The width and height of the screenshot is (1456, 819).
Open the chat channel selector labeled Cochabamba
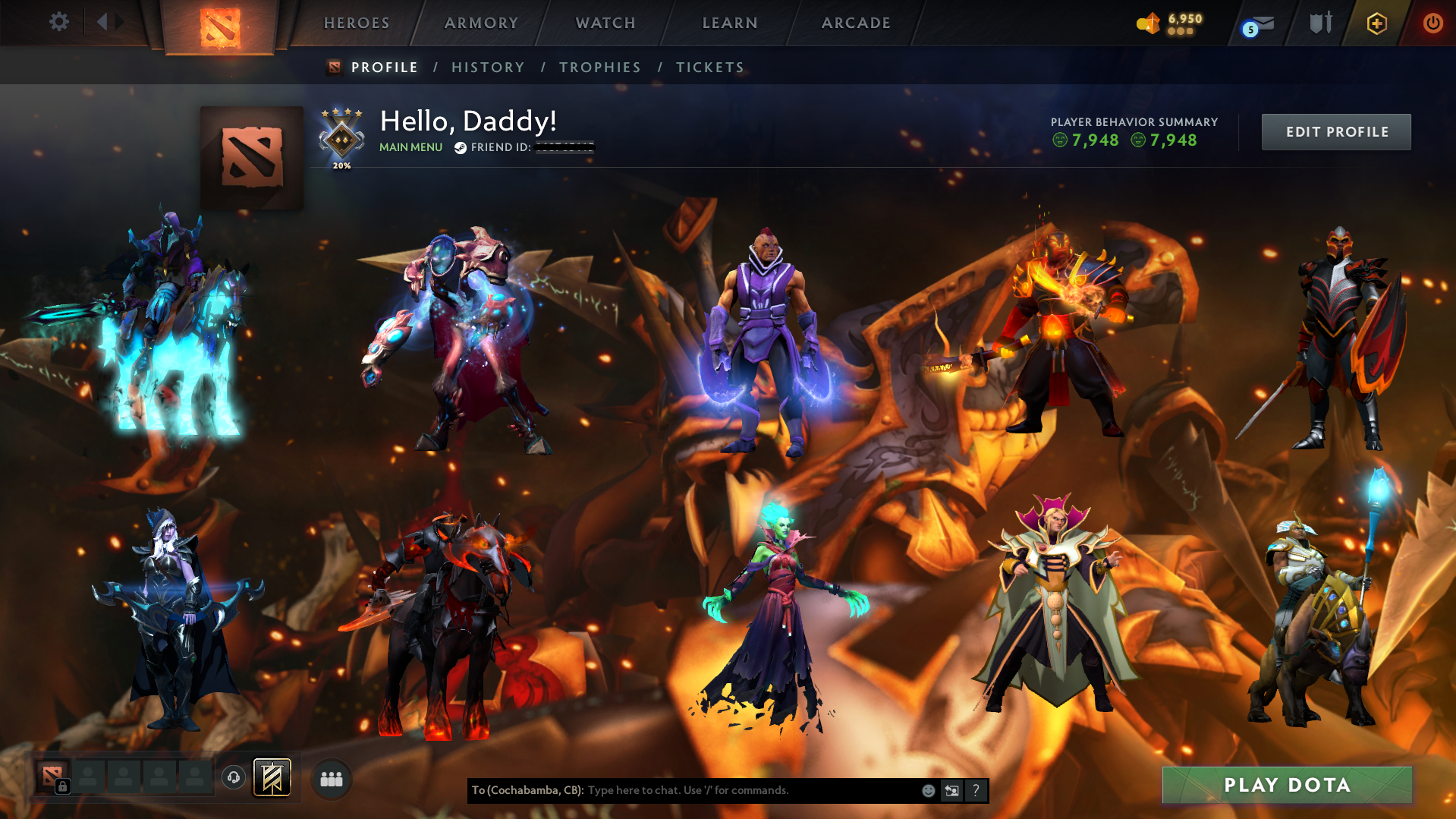(x=527, y=790)
